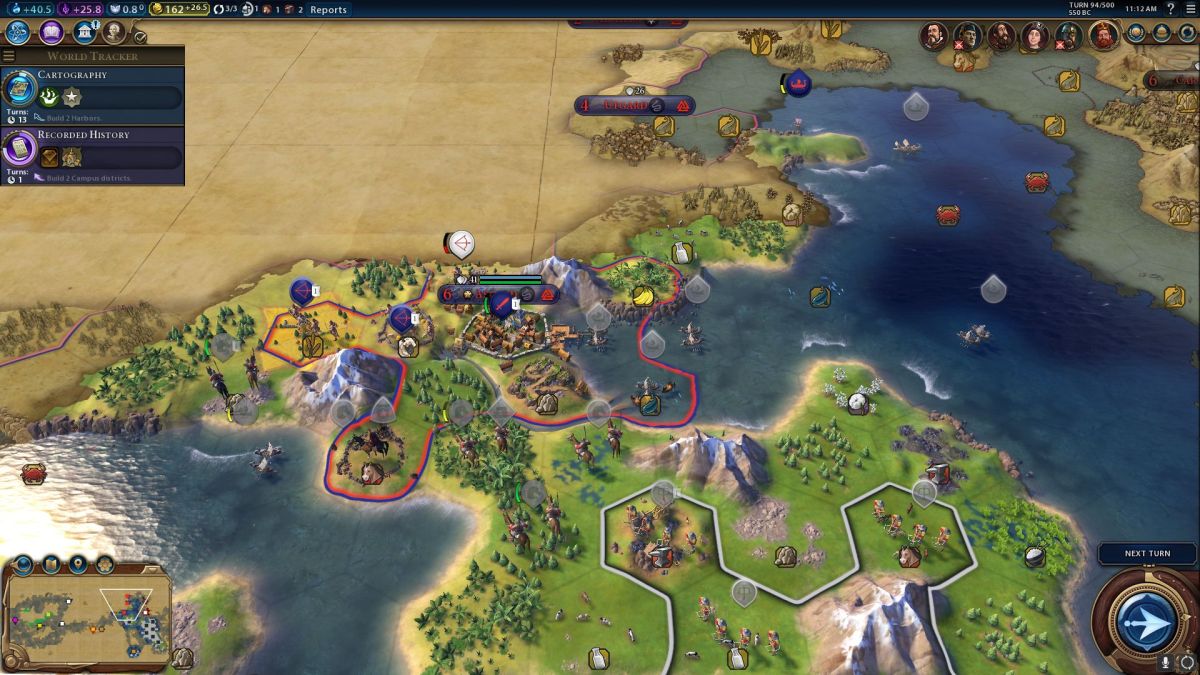The height and width of the screenshot is (675, 1200).
Task: Open the Civics tree
Action: [x=52, y=33]
